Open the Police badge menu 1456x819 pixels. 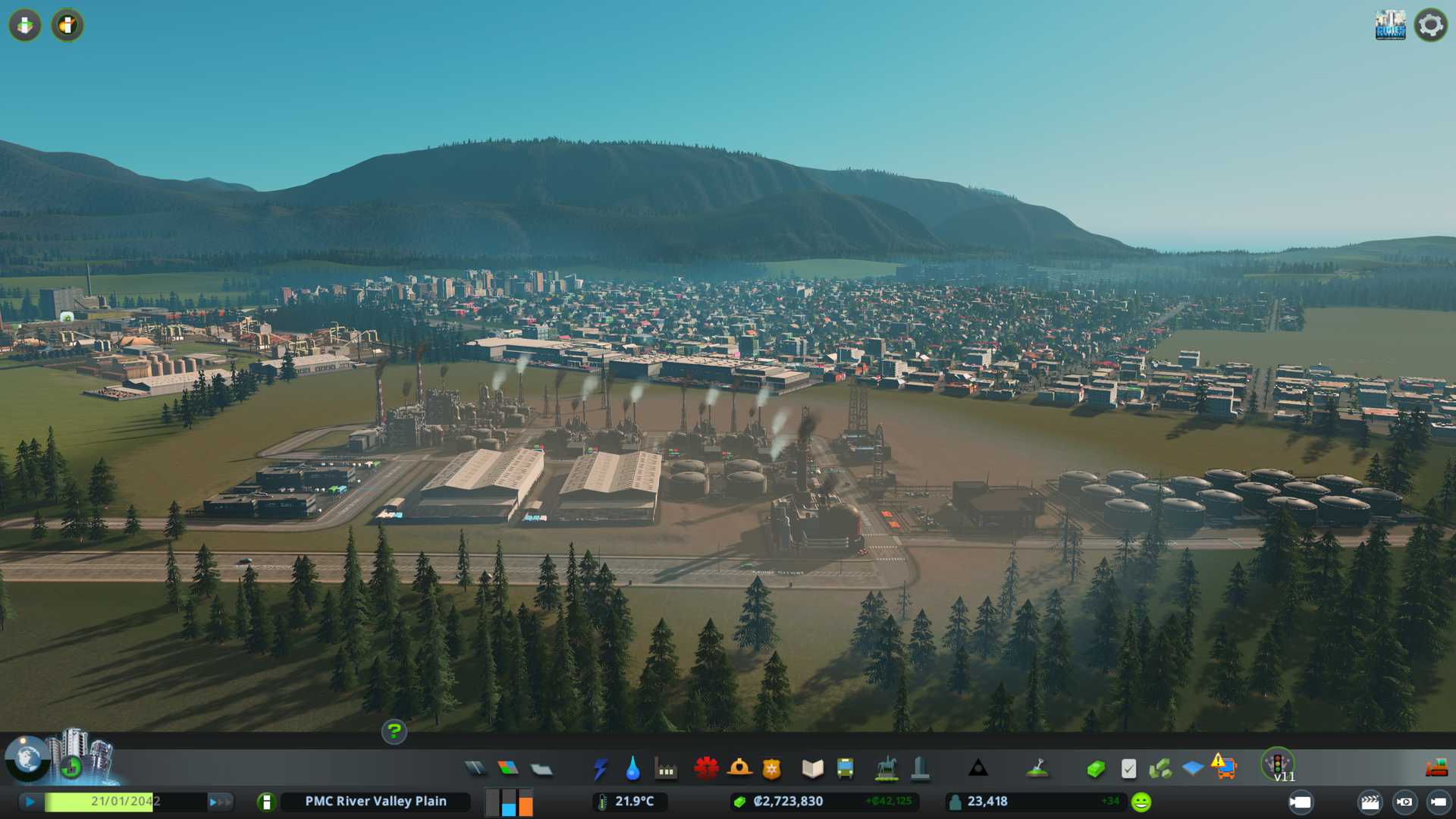(772, 769)
